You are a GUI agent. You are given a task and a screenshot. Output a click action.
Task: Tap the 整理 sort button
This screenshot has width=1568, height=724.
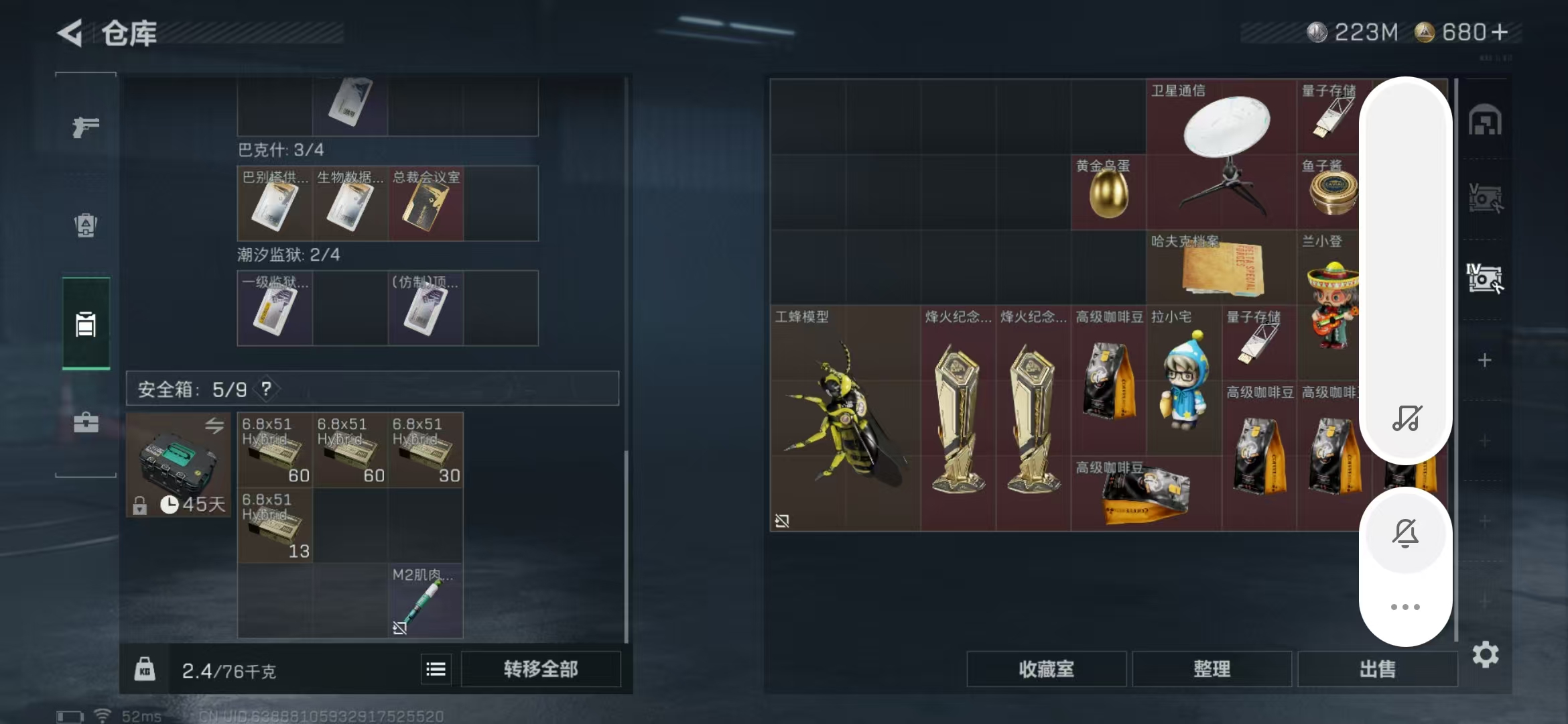coord(1212,668)
